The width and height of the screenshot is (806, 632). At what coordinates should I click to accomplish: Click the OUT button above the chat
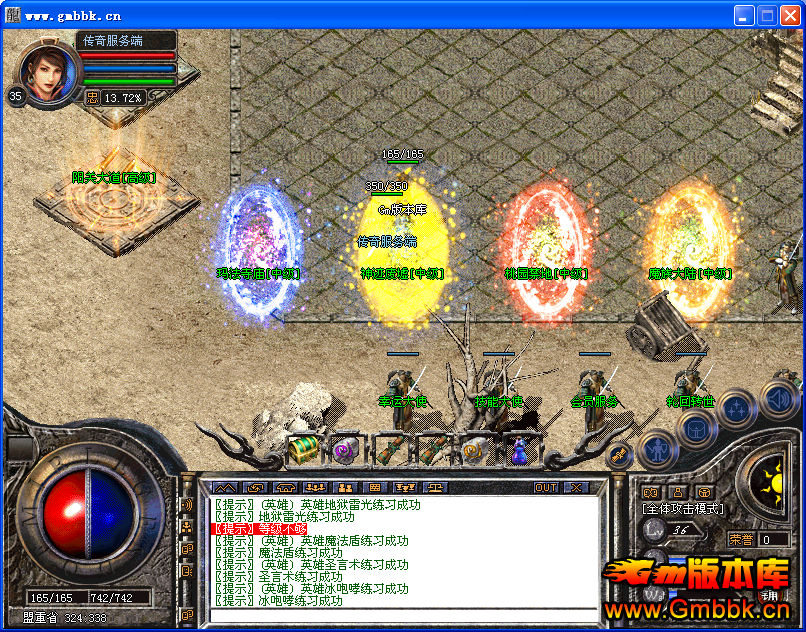546,488
